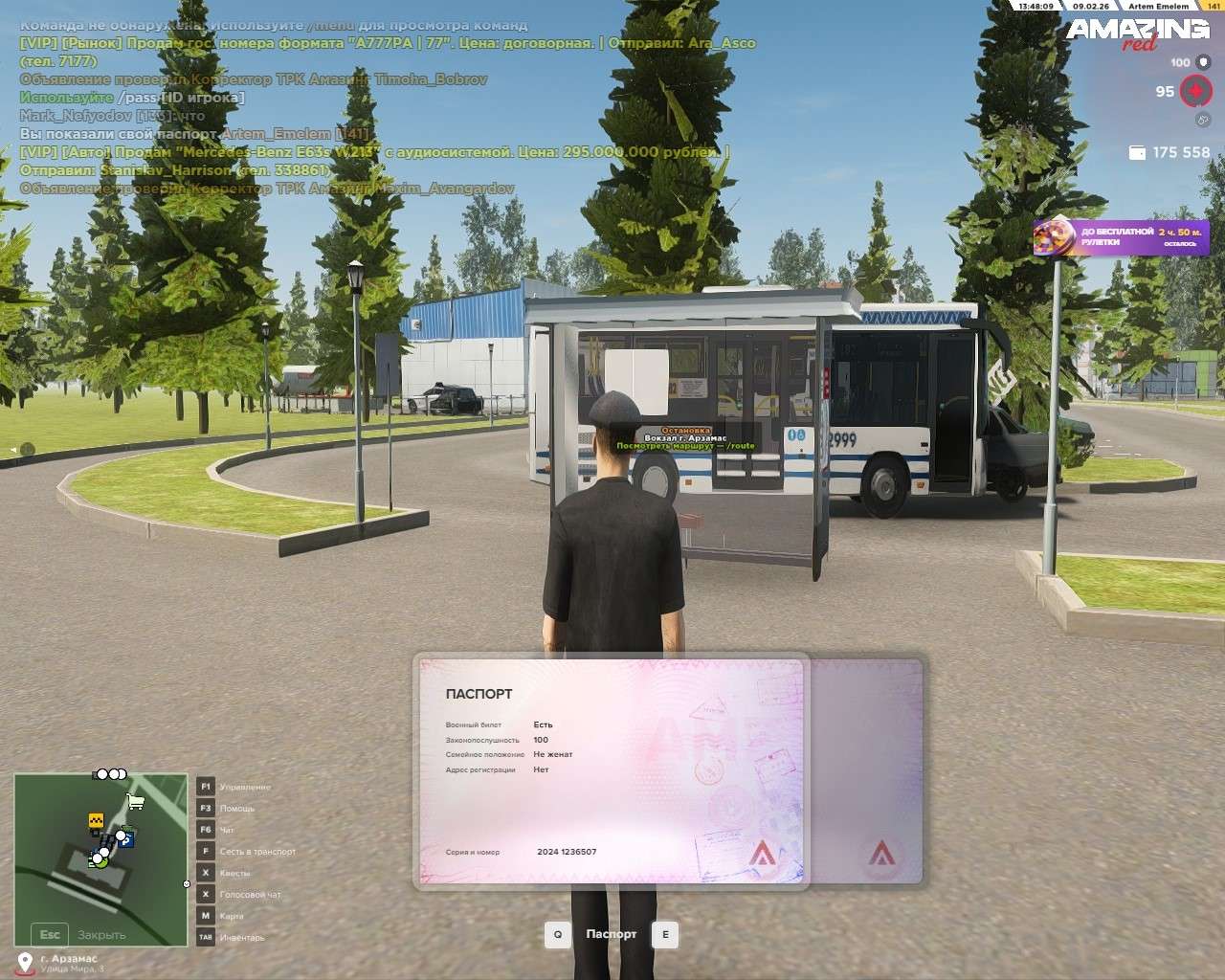The height and width of the screenshot is (980, 1225).
Task: Open the free roulette banner
Action: pos(1121,236)
